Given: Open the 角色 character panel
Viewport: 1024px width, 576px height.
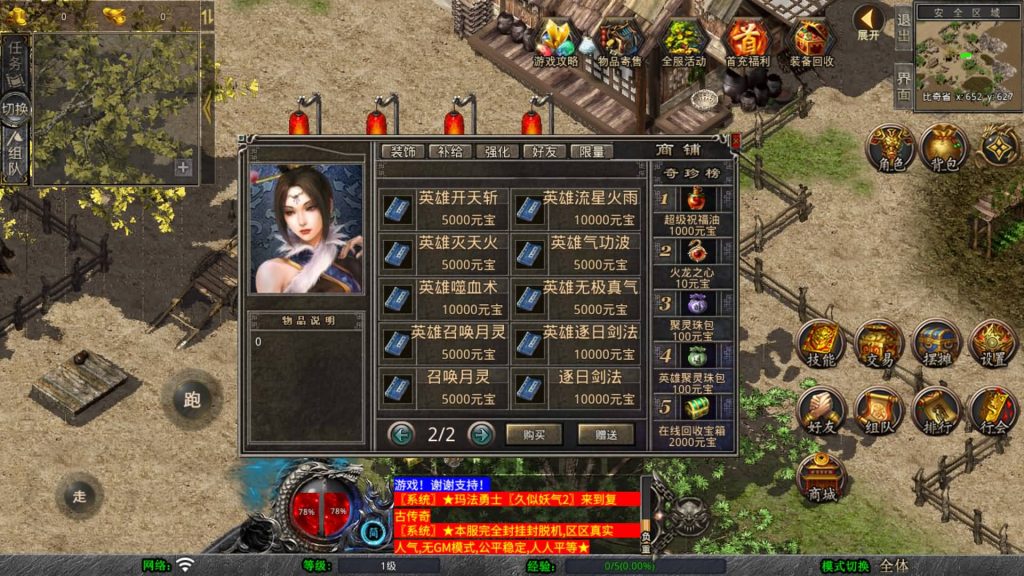Looking at the screenshot, I should pos(890,149).
